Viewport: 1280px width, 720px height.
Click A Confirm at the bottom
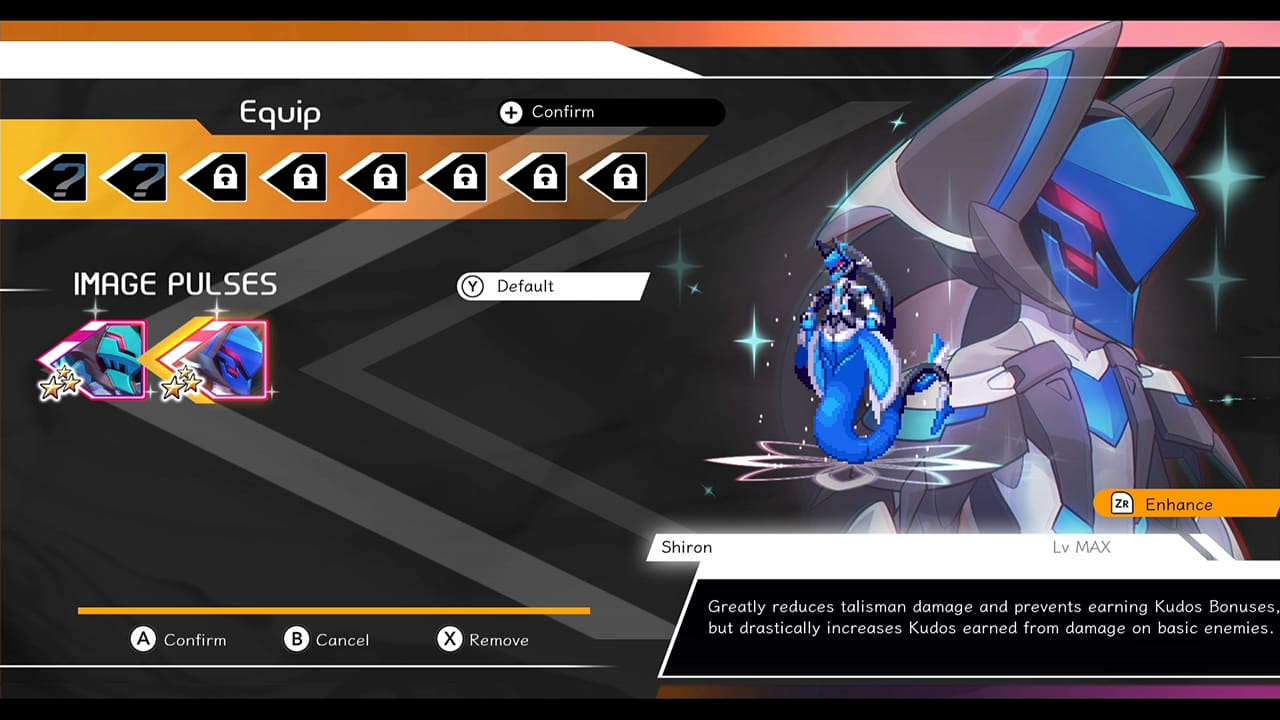[180, 640]
